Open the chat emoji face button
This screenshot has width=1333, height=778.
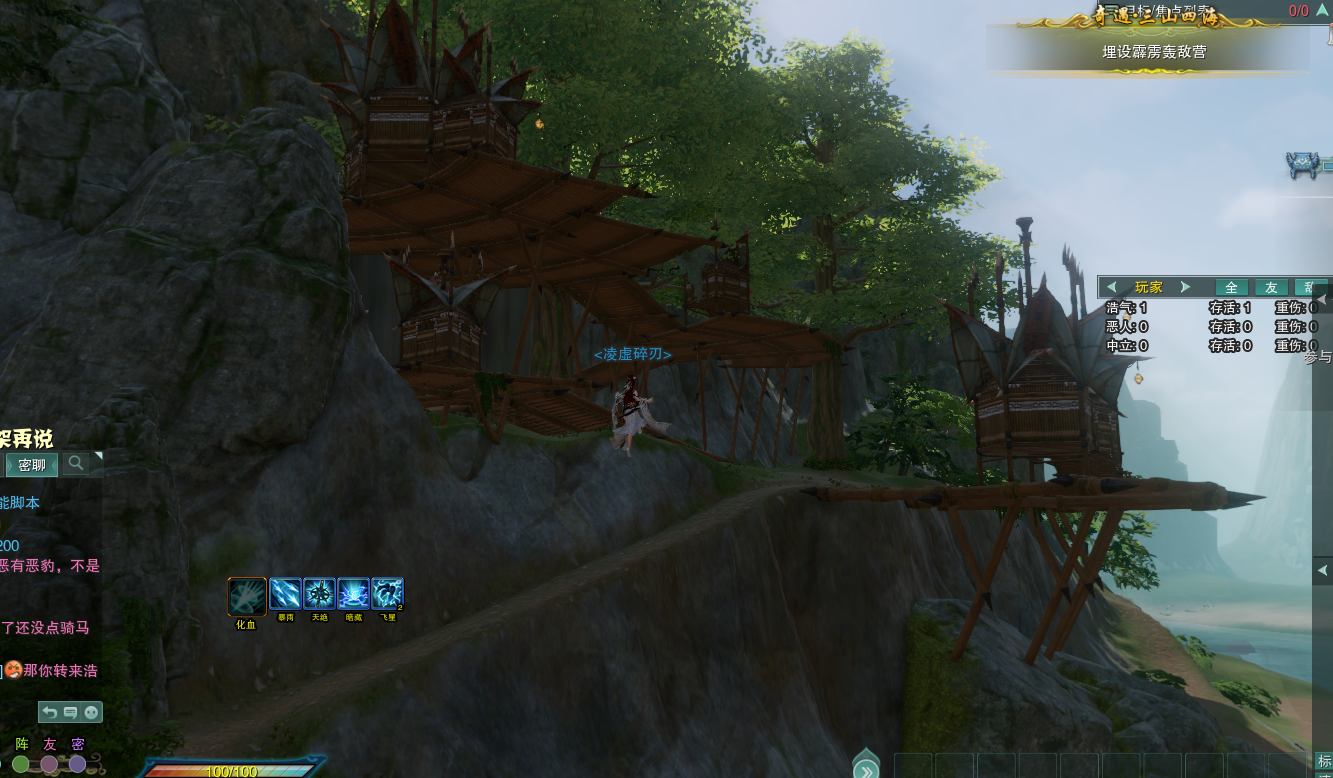point(91,712)
